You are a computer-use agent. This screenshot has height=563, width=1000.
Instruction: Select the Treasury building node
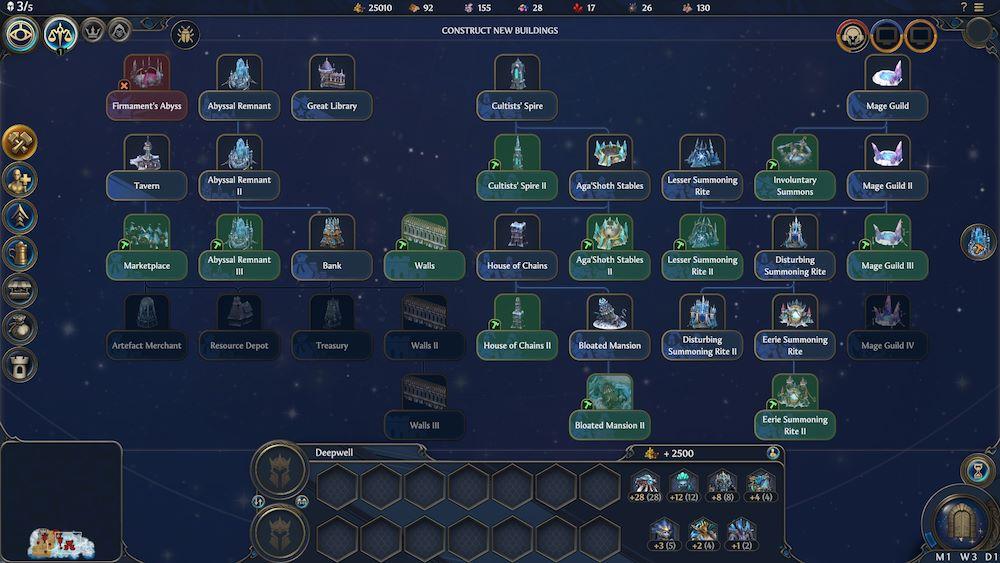[332, 345]
